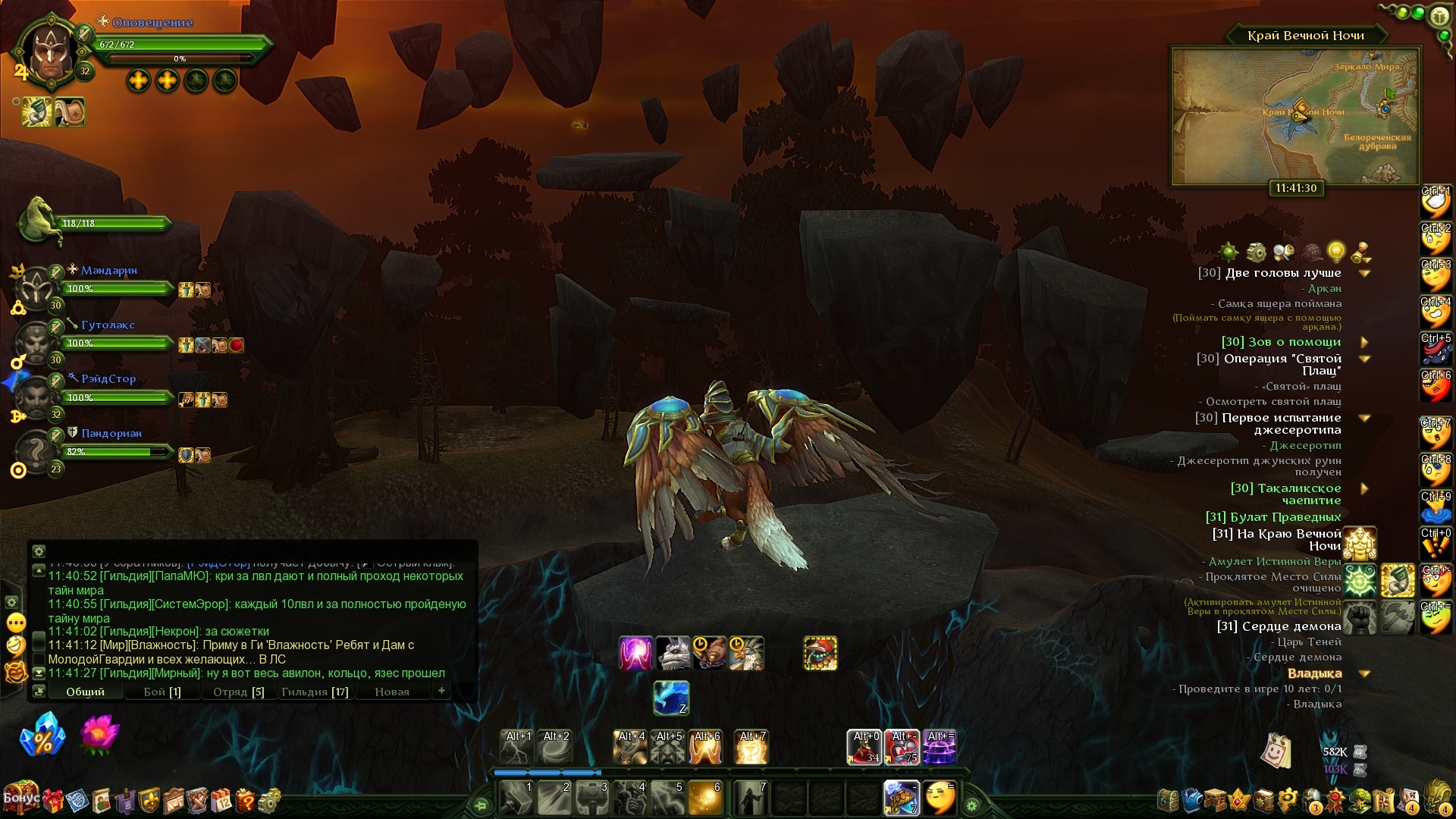This screenshot has width=1456, height=819.
Task: Open the Бонус treasure chest
Action: click(20, 799)
